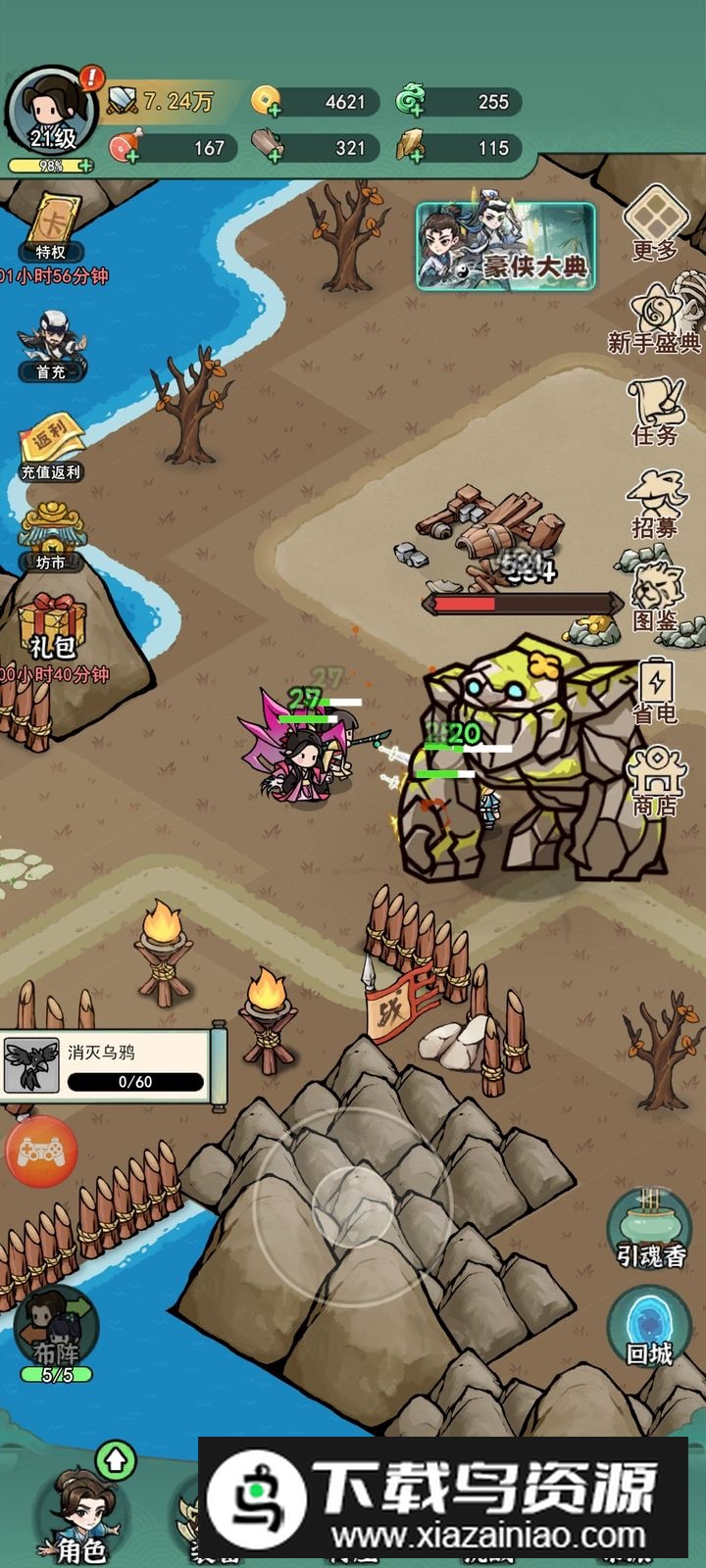This screenshot has height=1568, width=706.
Task: Open the 招募 recruit menu
Action: 655,503
